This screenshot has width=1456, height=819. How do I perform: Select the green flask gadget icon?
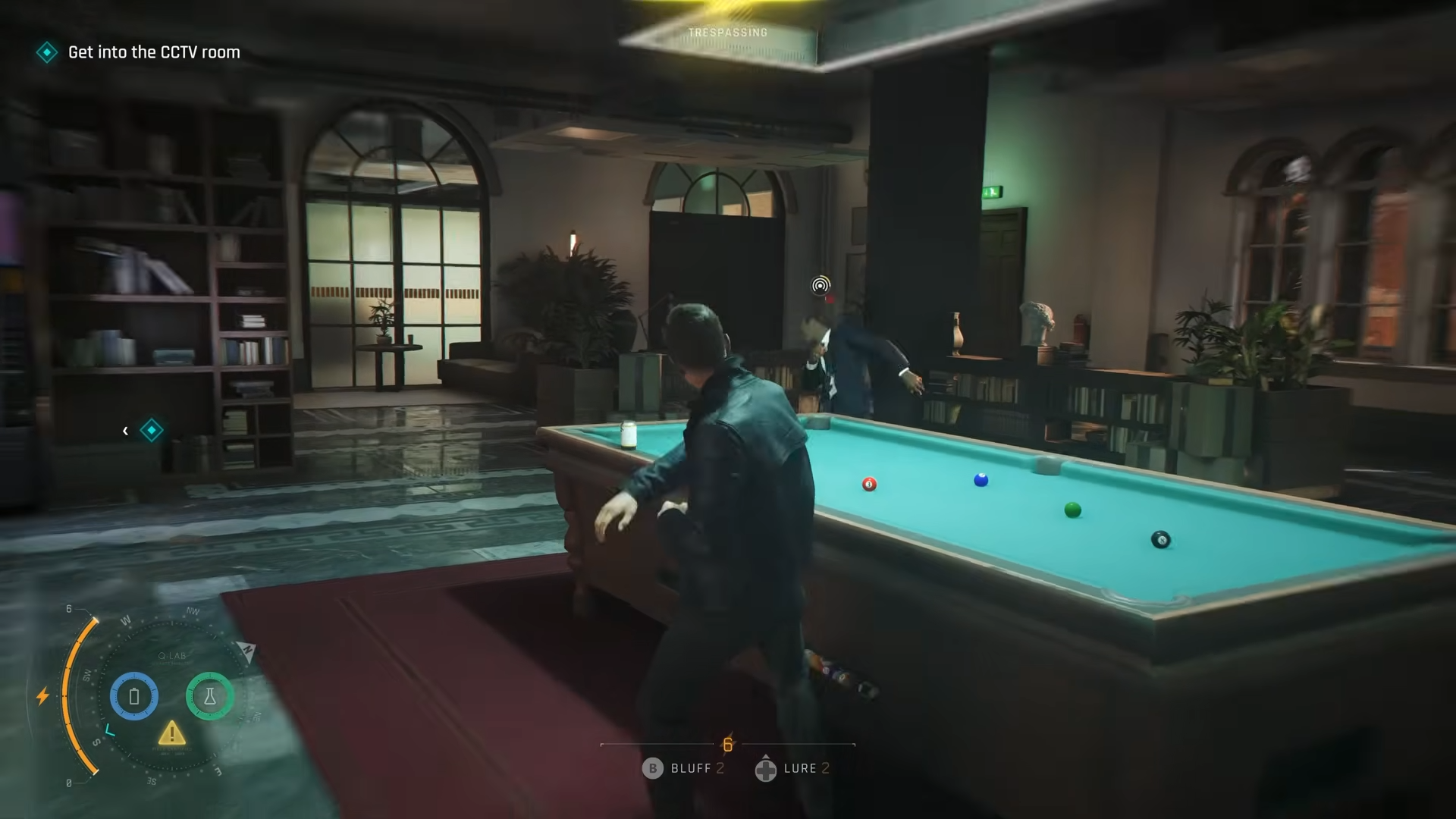(210, 697)
